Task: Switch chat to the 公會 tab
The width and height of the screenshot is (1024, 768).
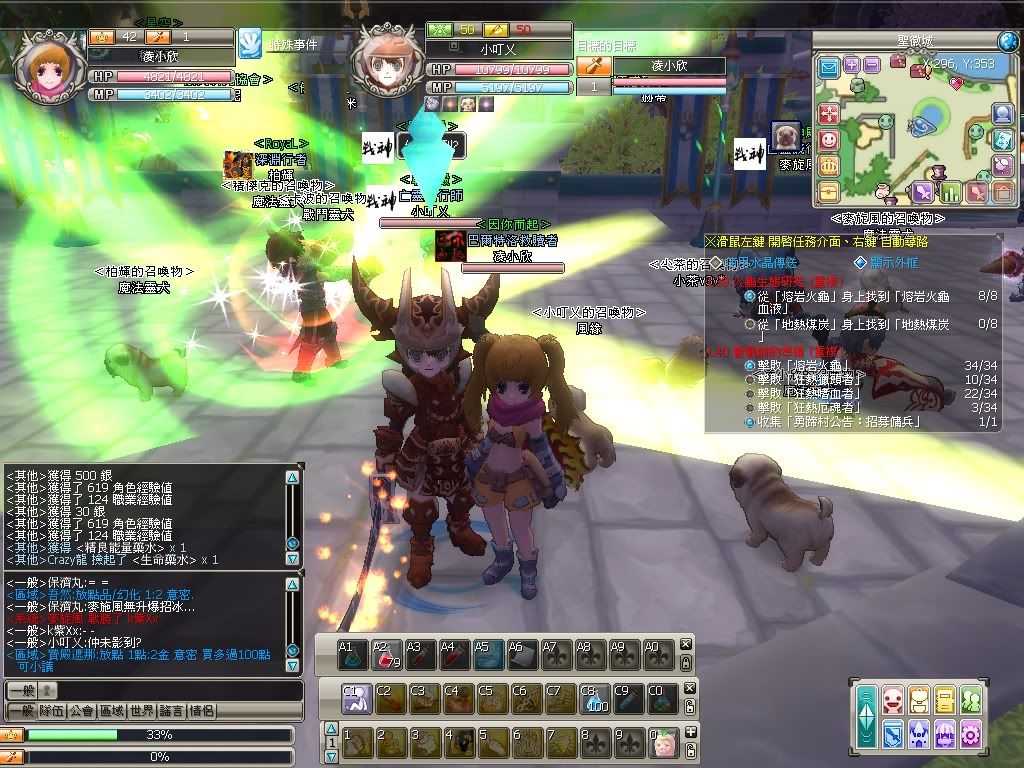Action: pyautogui.click(x=82, y=711)
